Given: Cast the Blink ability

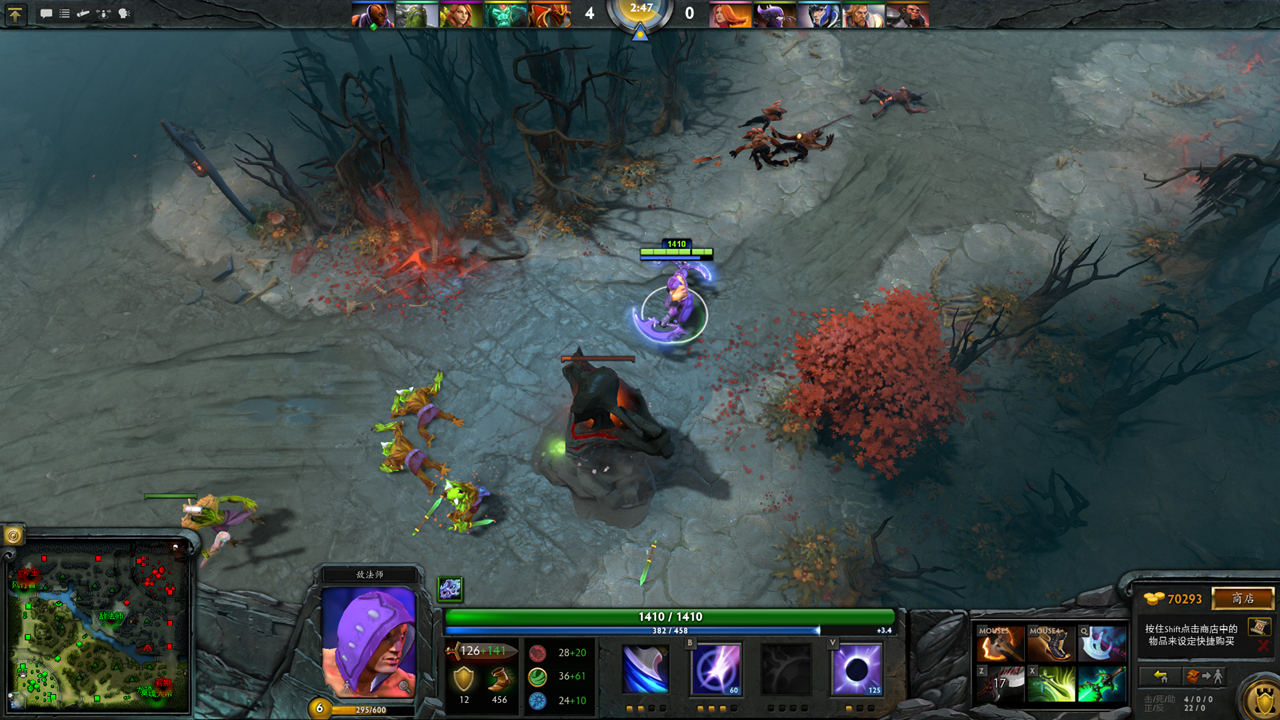Looking at the screenshot, I should (x=715, y=669).
